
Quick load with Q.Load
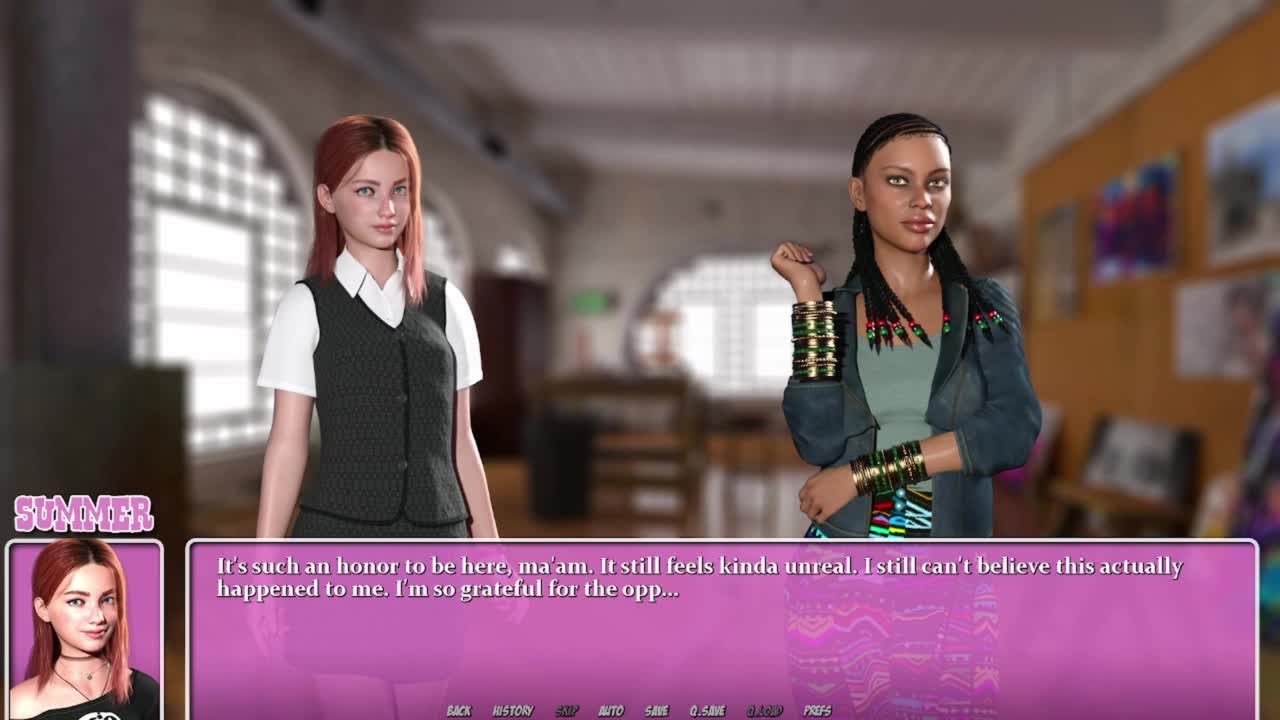click(x=764, y=711)
